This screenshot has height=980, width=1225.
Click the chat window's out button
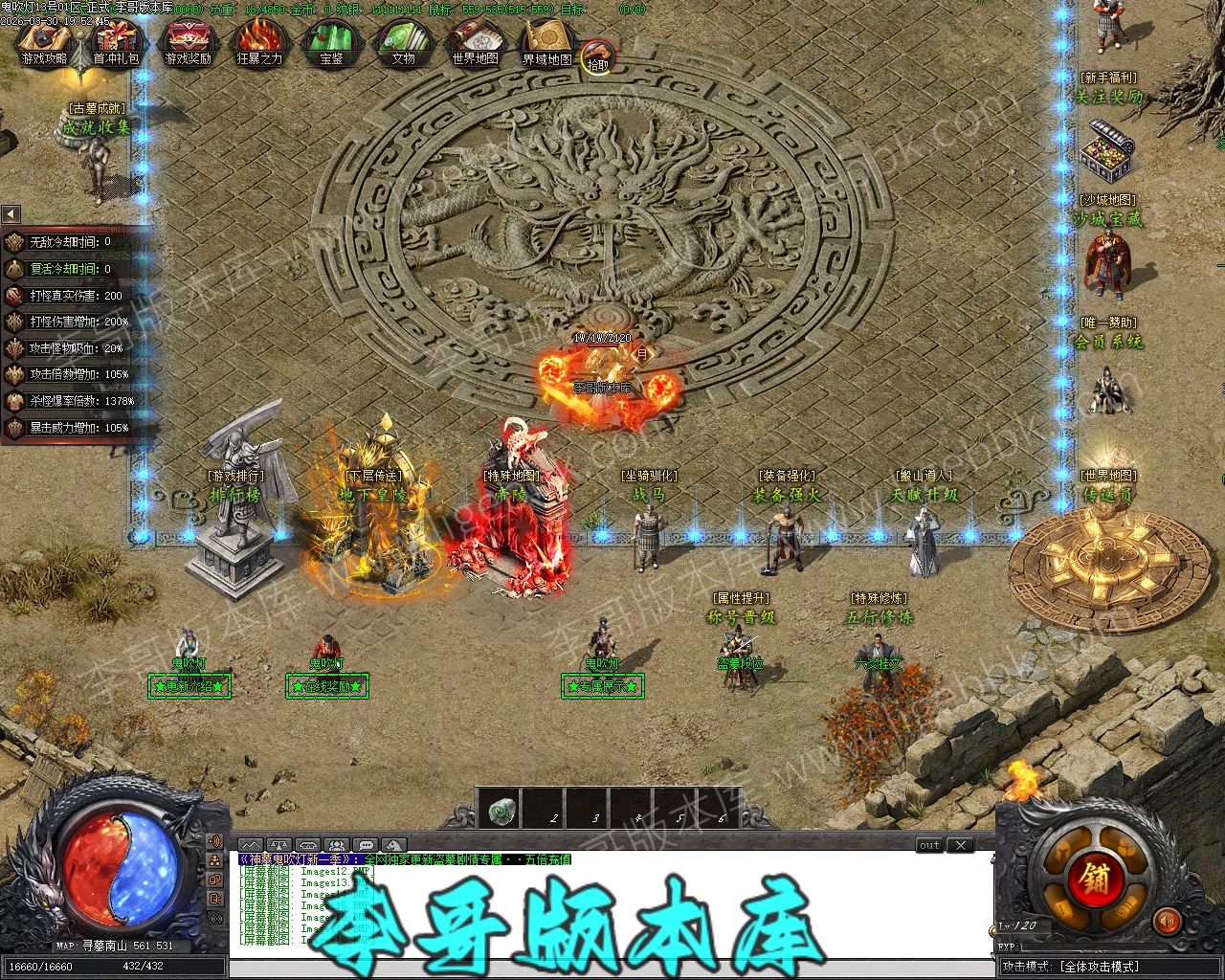tap(929, 845)
